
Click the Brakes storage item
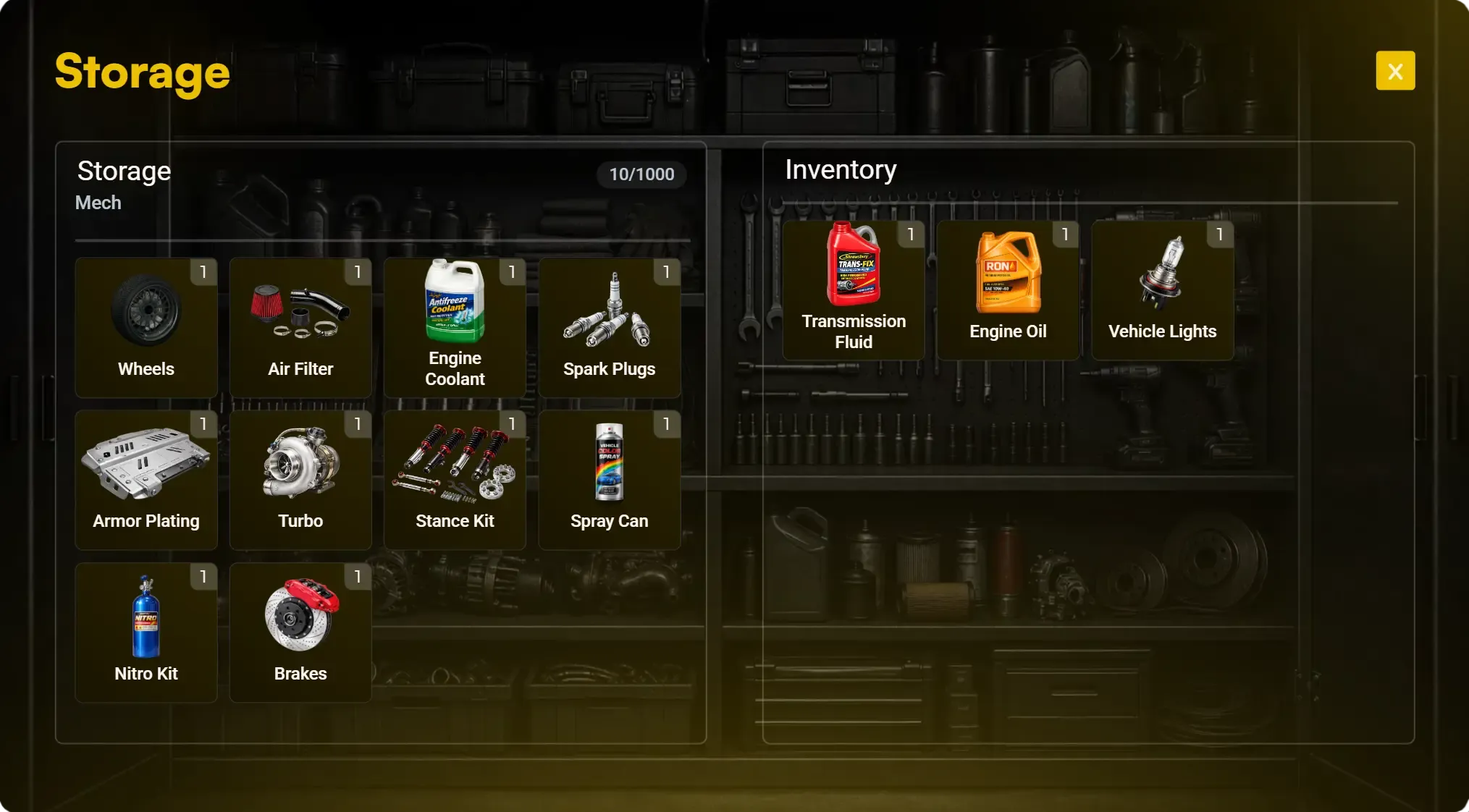300,632
